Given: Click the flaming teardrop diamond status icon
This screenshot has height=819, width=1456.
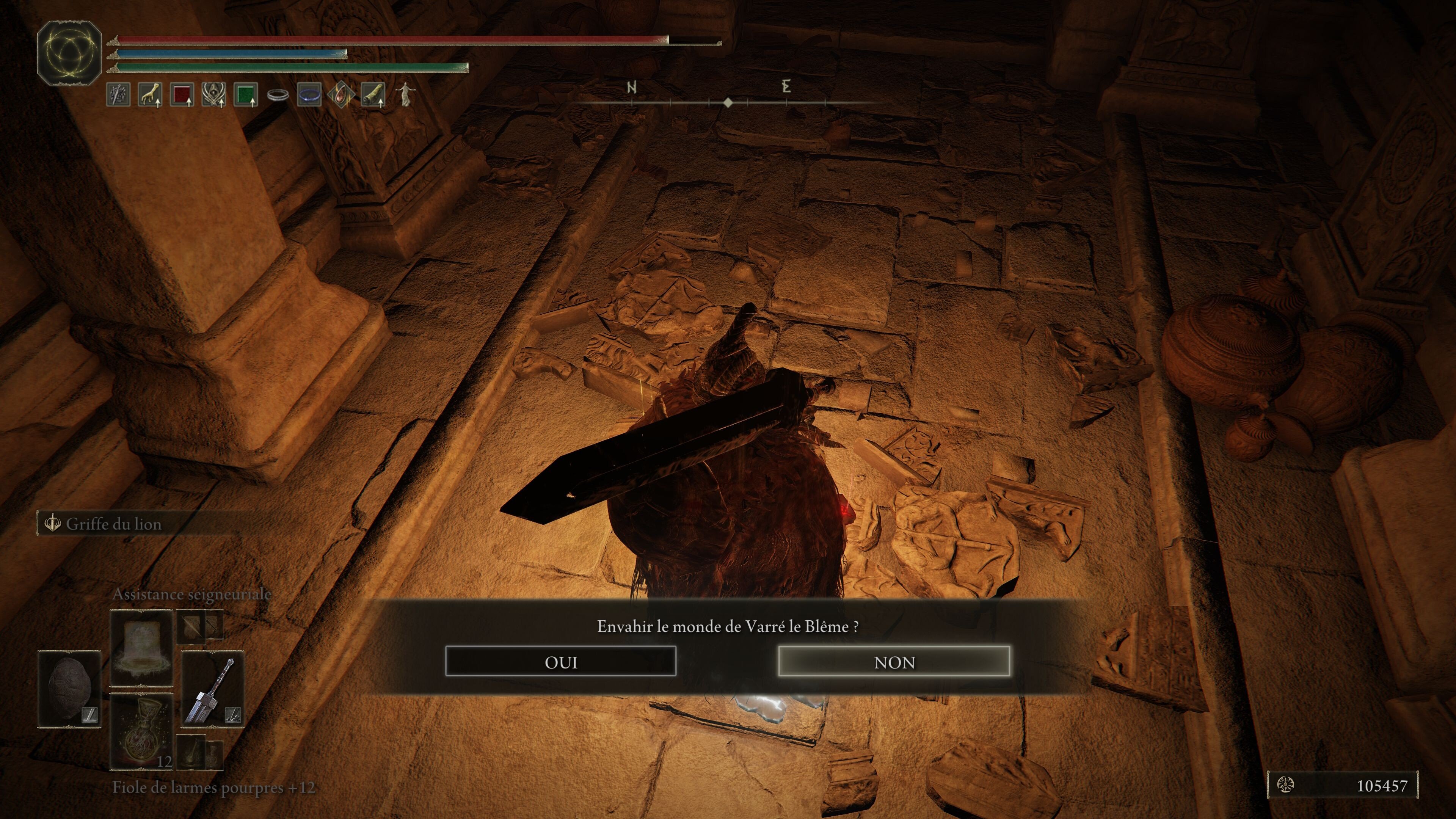Looking at the screenshot, I should pos(341,94).
